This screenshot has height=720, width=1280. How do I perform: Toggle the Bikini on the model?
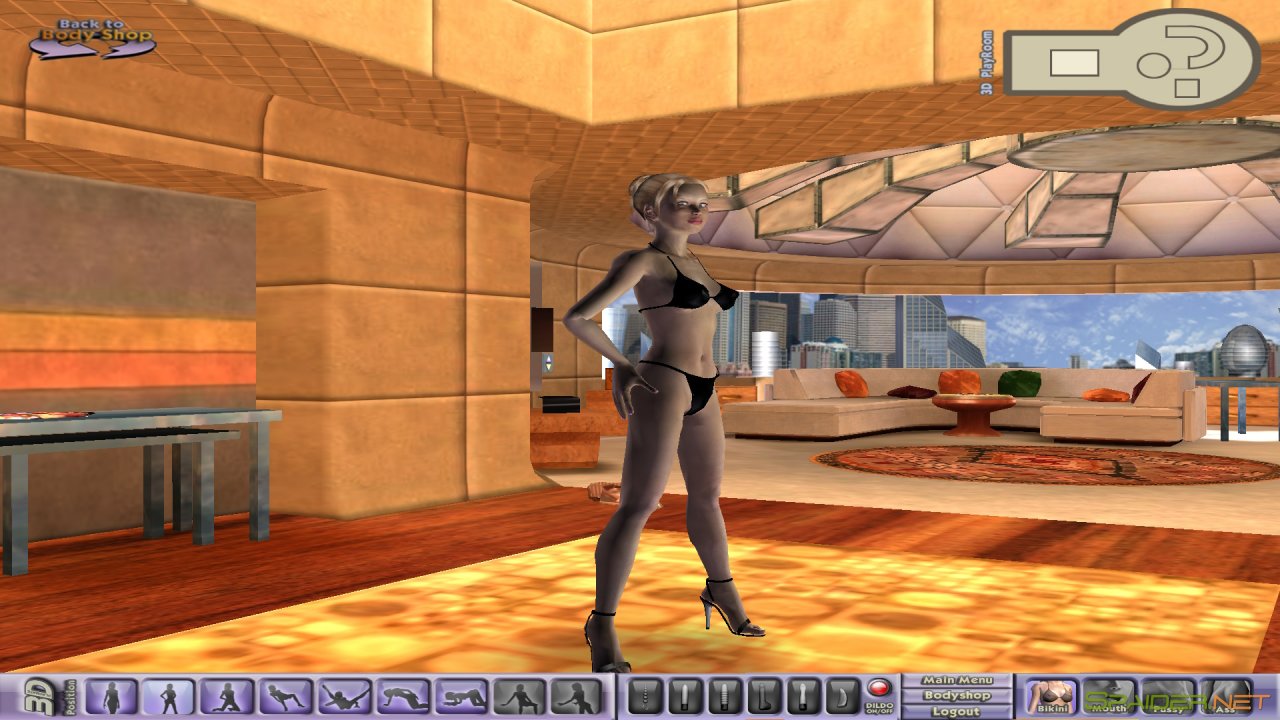tap(1053, 700)
